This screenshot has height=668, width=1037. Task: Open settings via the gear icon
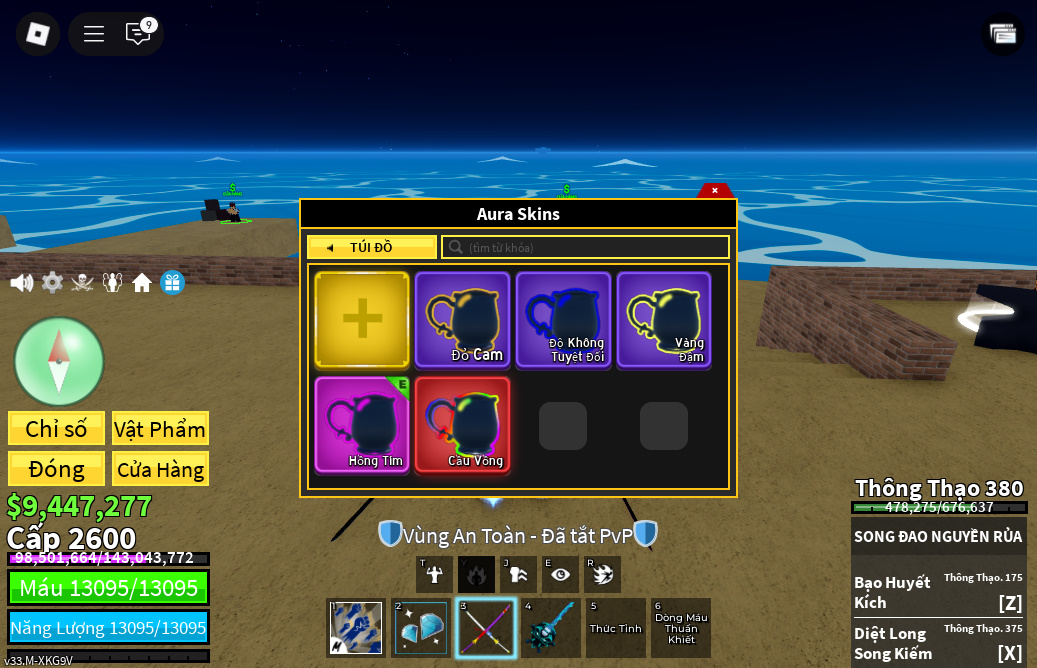[x=52, y=283]
